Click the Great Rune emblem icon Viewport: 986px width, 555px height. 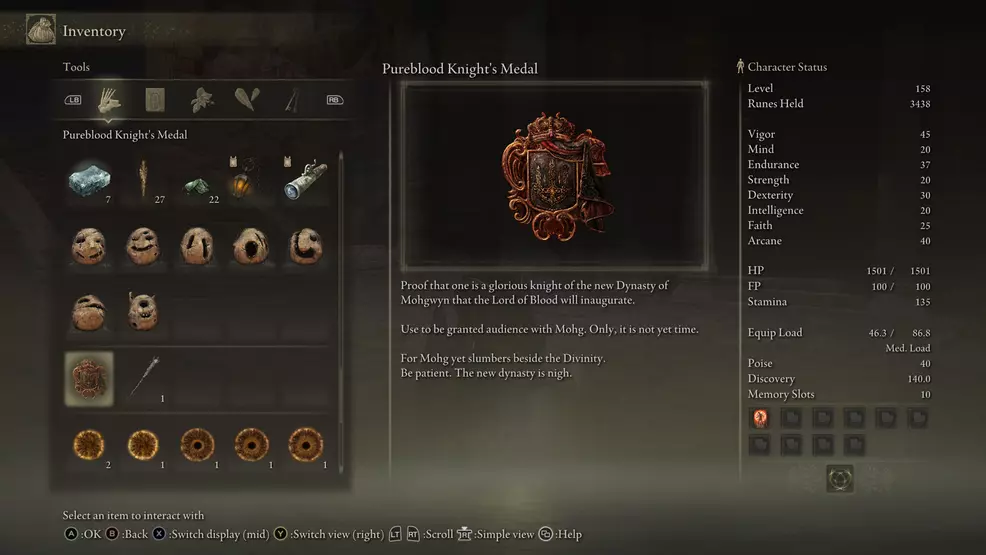pos(839,478)
